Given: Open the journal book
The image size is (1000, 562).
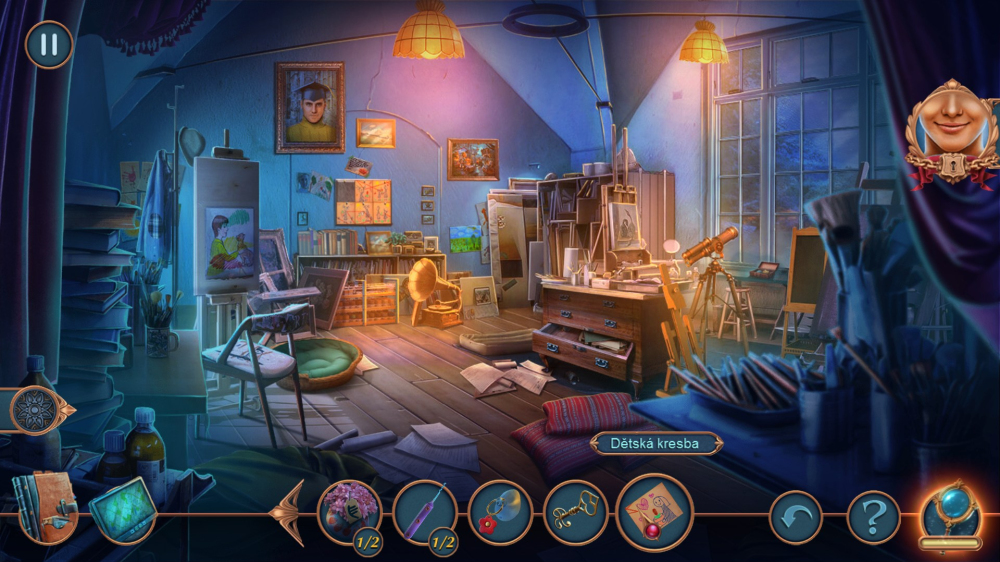Looking at the screenshot, I should [44, 505].
